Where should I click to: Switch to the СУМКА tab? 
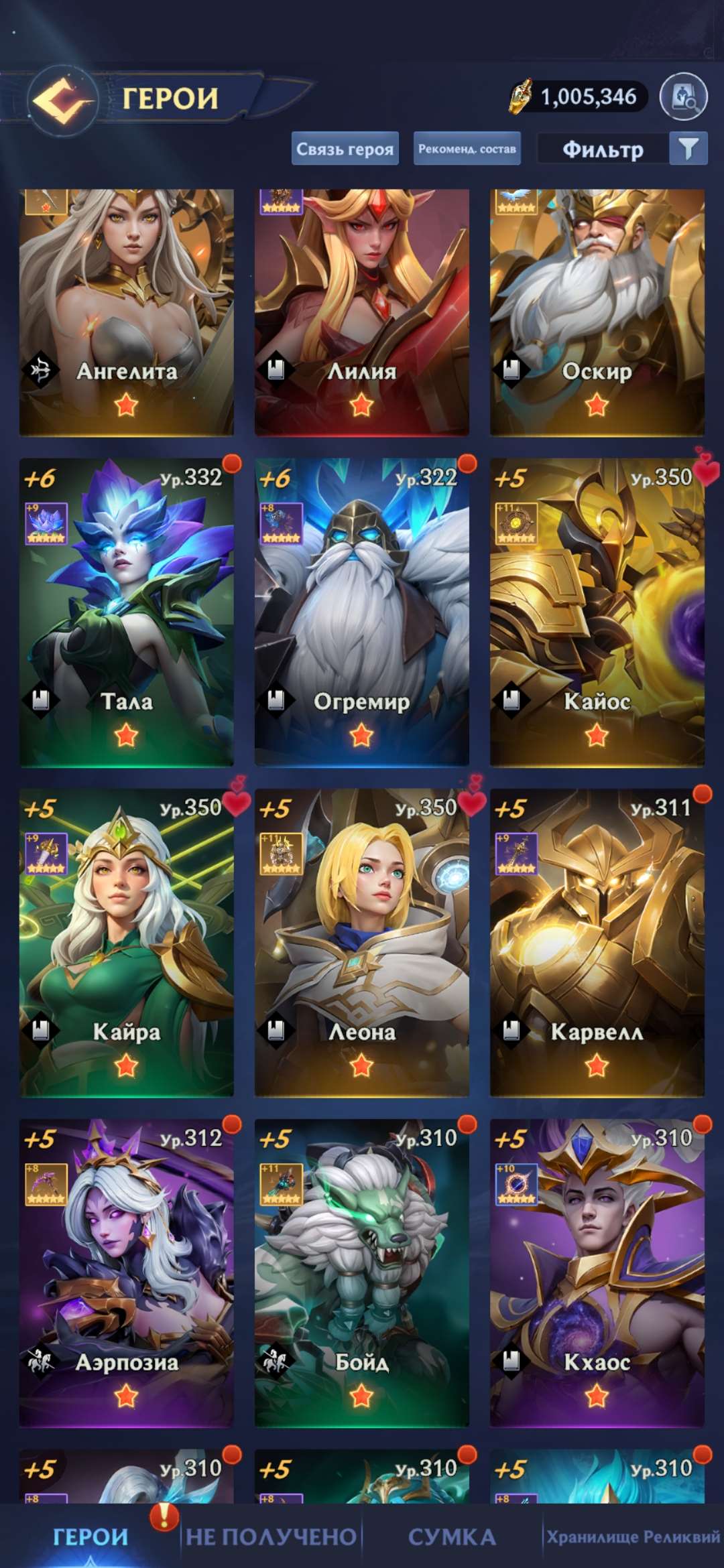pyautogui.click(x=452, y=1537)
